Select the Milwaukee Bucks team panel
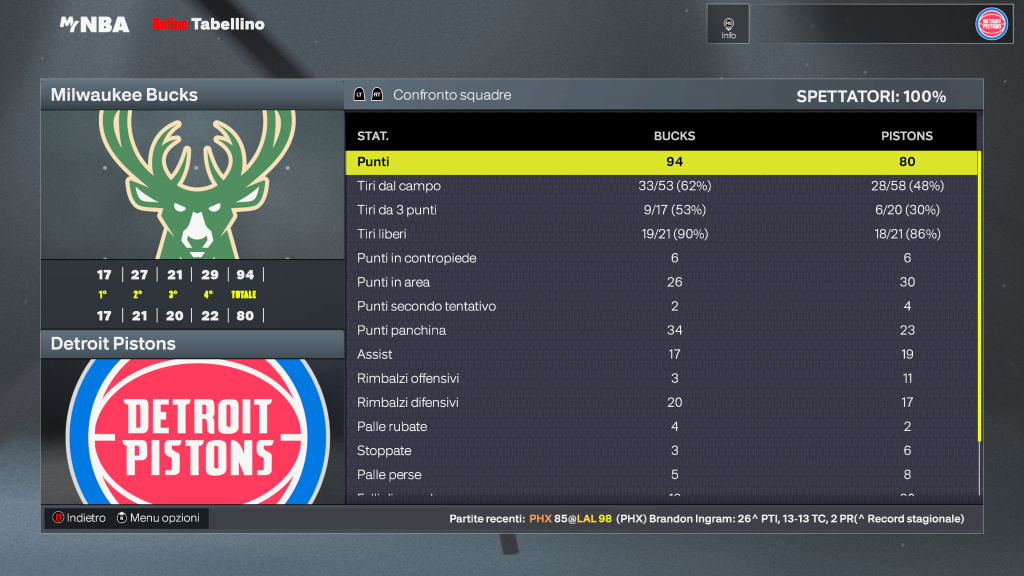 (x=192, y=95)
